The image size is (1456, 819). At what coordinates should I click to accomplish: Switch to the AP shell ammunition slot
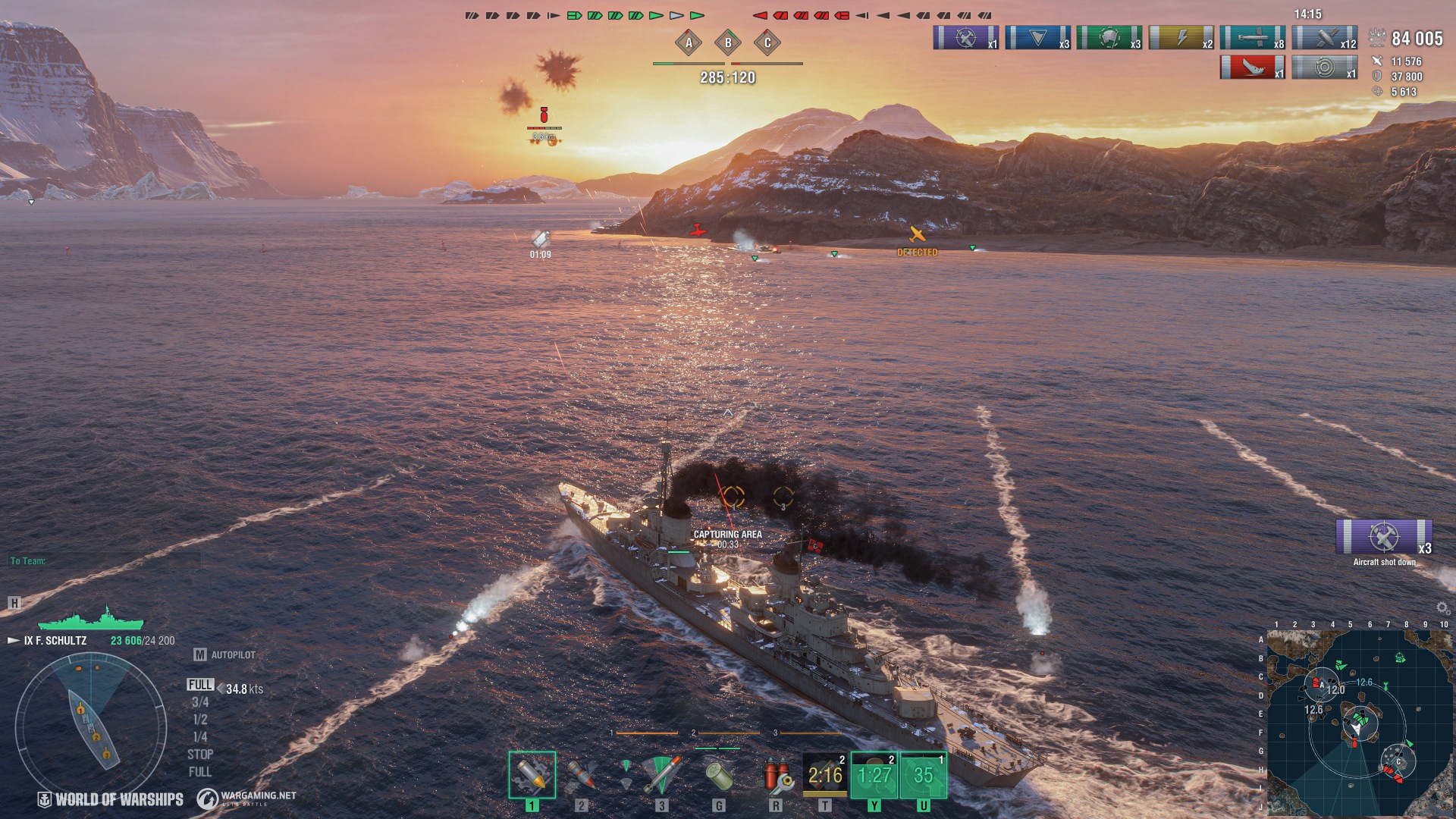pos(581,774)
